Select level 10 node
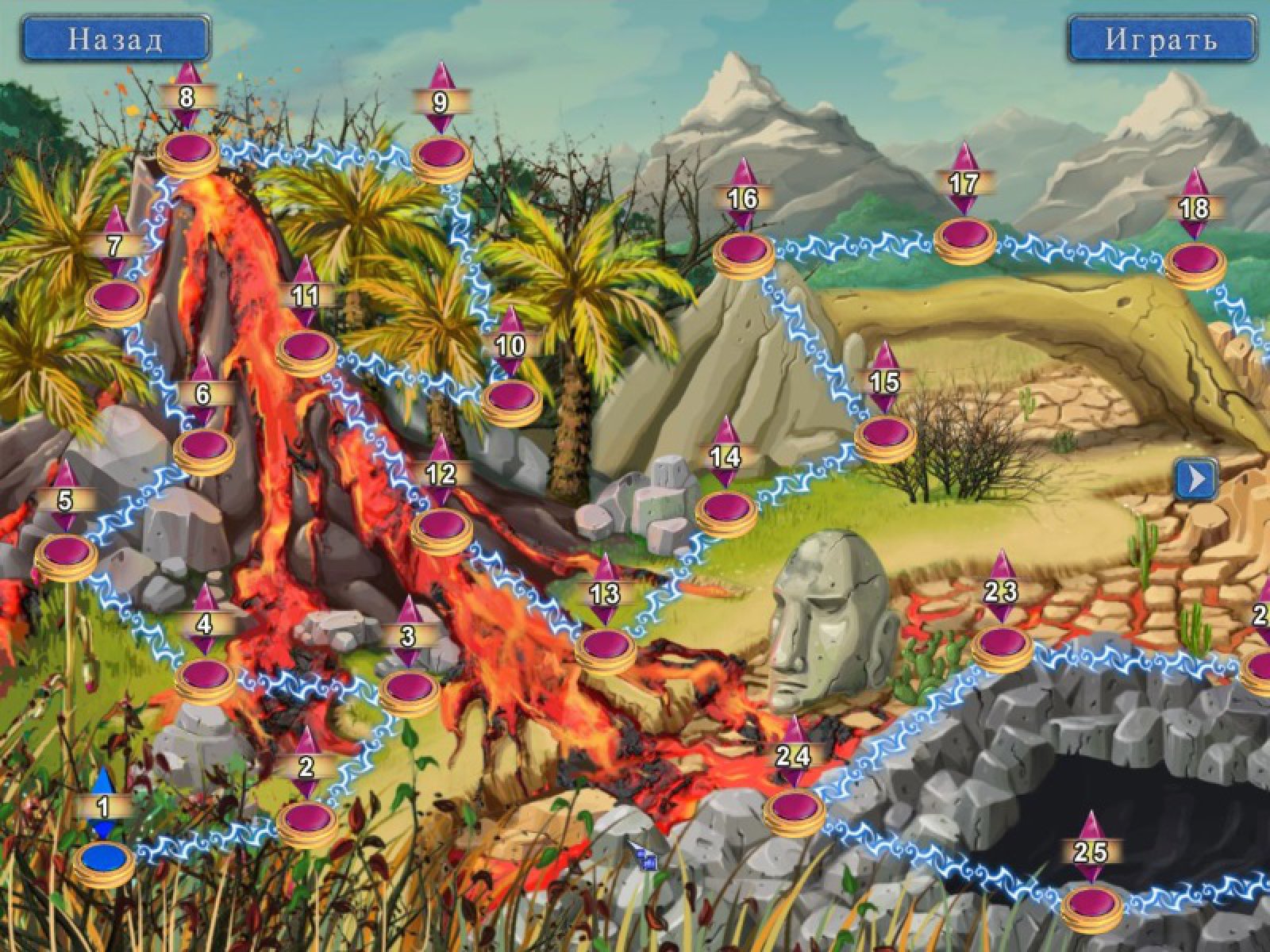The image size is (1270, 952). [512, 397]
